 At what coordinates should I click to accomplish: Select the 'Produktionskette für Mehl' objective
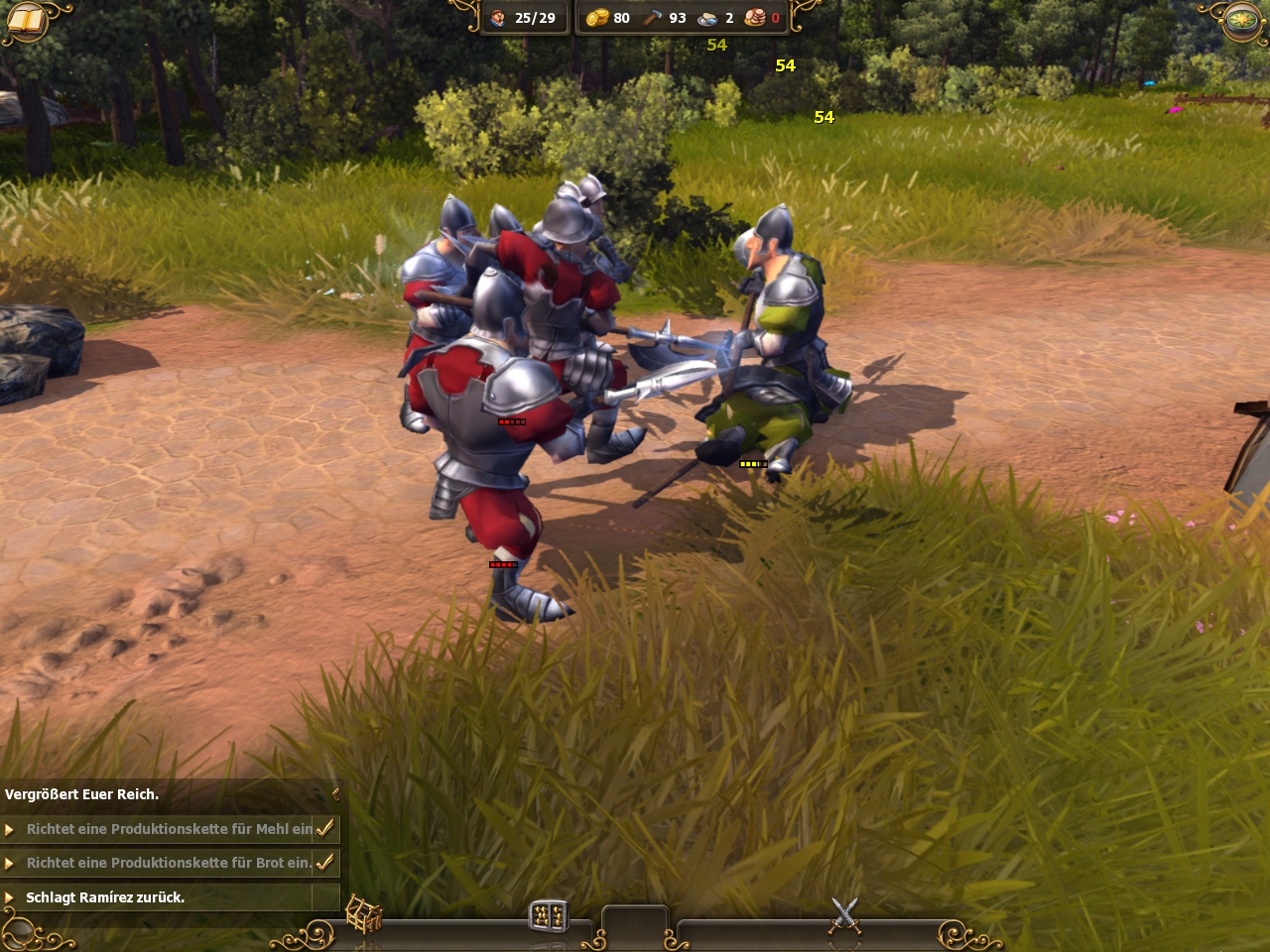click(169, 829)
